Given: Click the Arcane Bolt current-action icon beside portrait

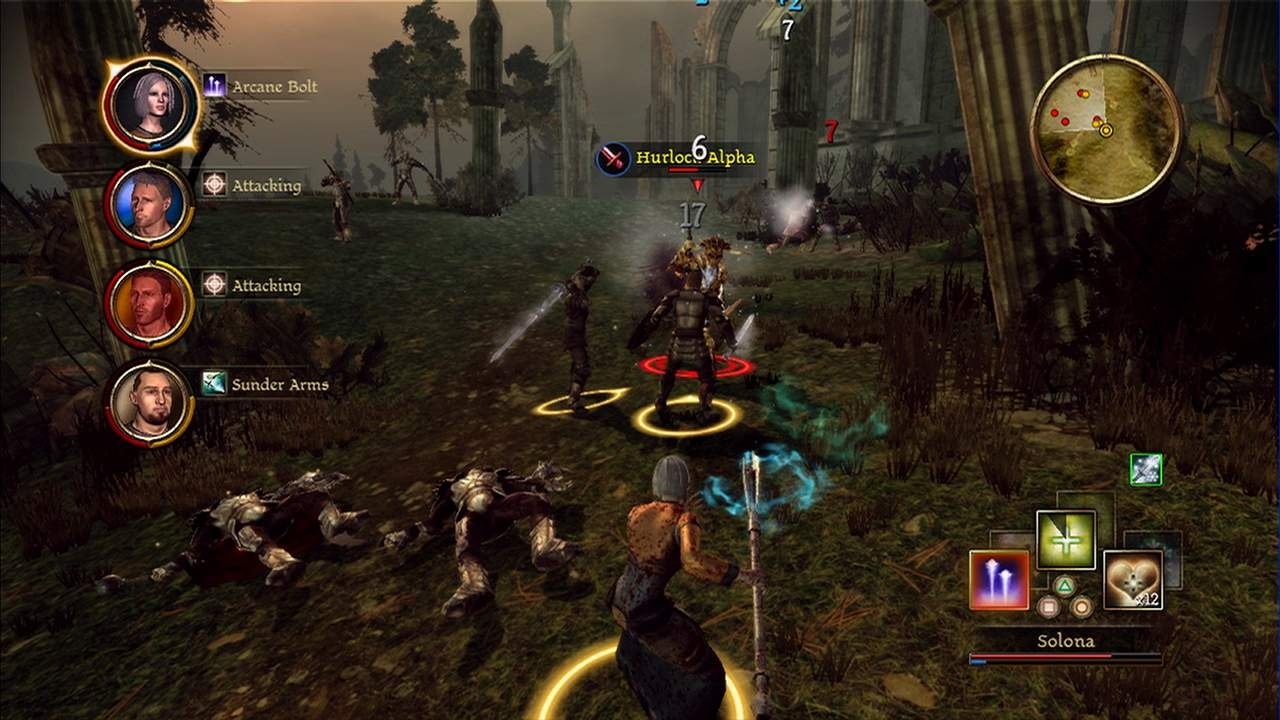Looking at the screenshot, I should [x=215, y=86].
